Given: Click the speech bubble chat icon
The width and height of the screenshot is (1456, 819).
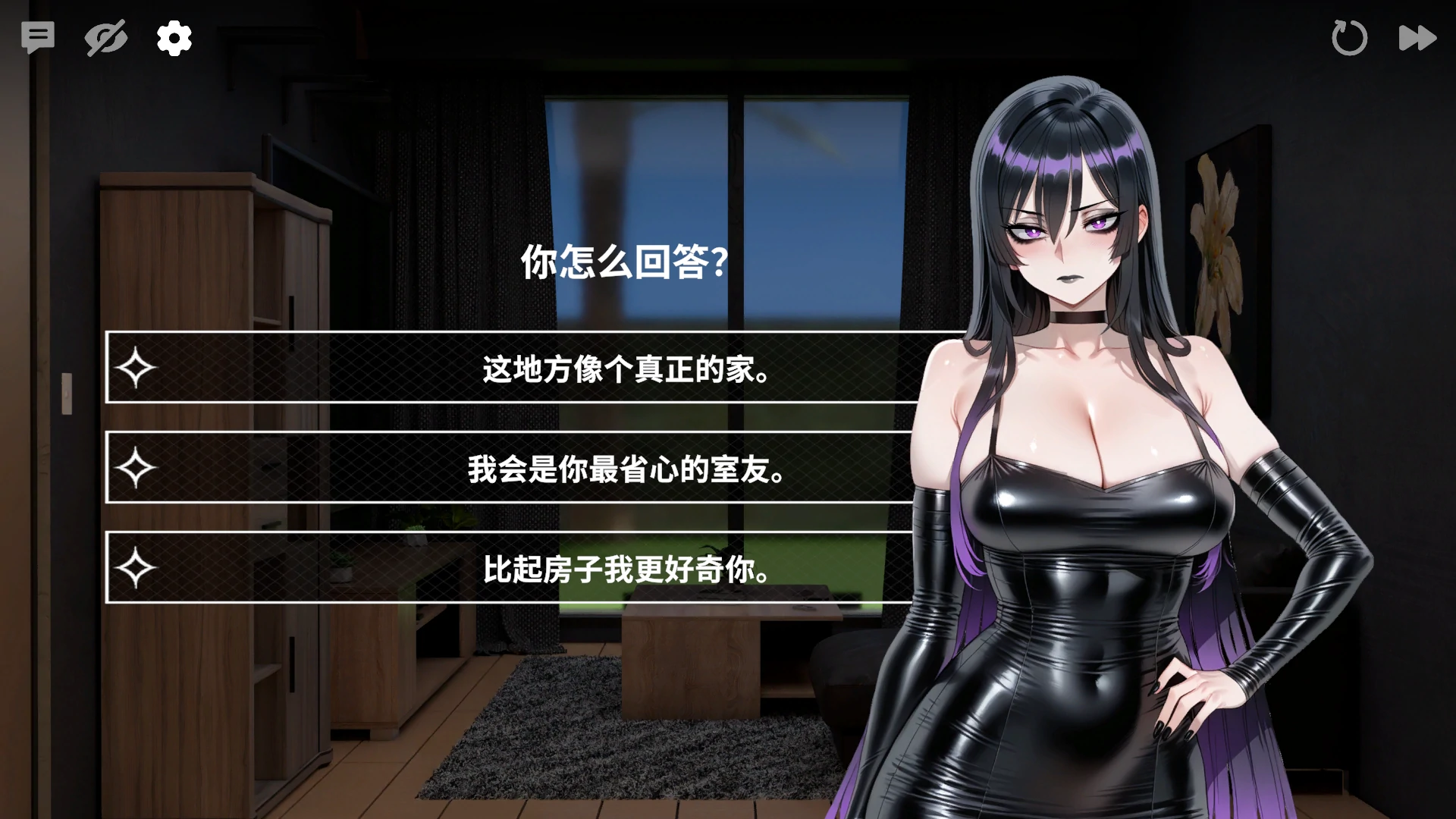Looking at the screenshot, I should pos(39,37).
